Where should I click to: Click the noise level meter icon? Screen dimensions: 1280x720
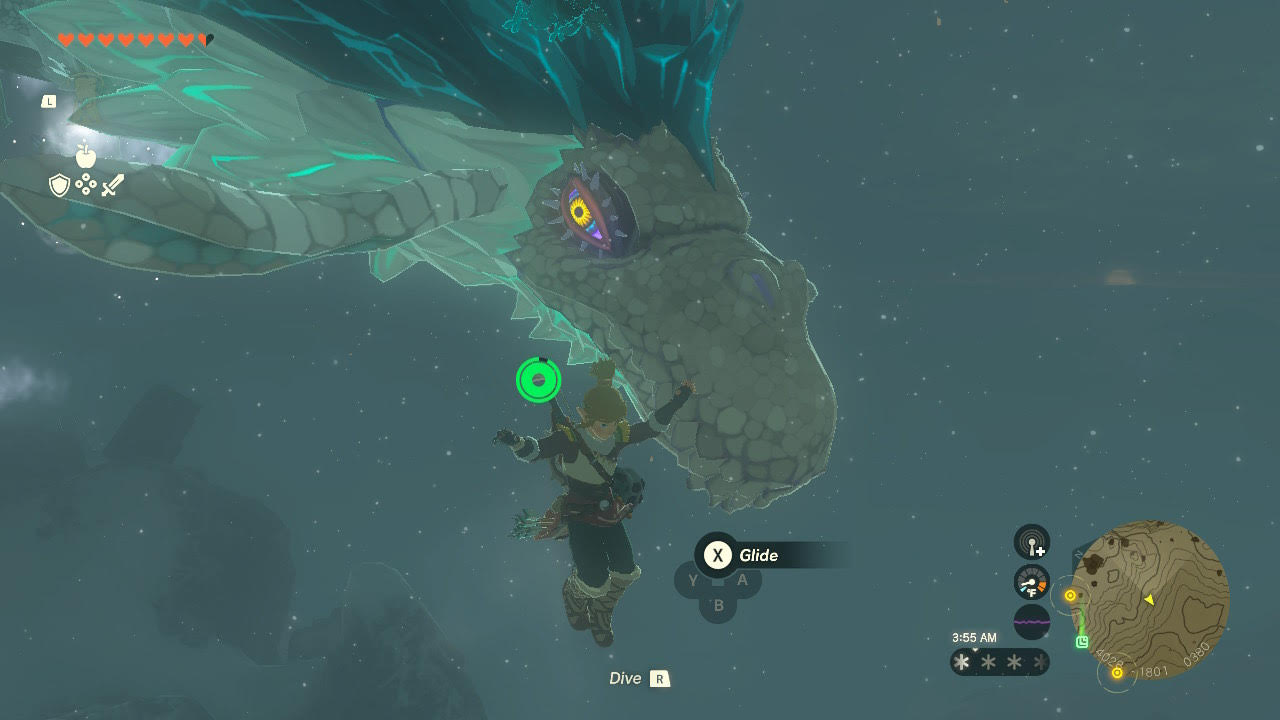[1032, 621]
